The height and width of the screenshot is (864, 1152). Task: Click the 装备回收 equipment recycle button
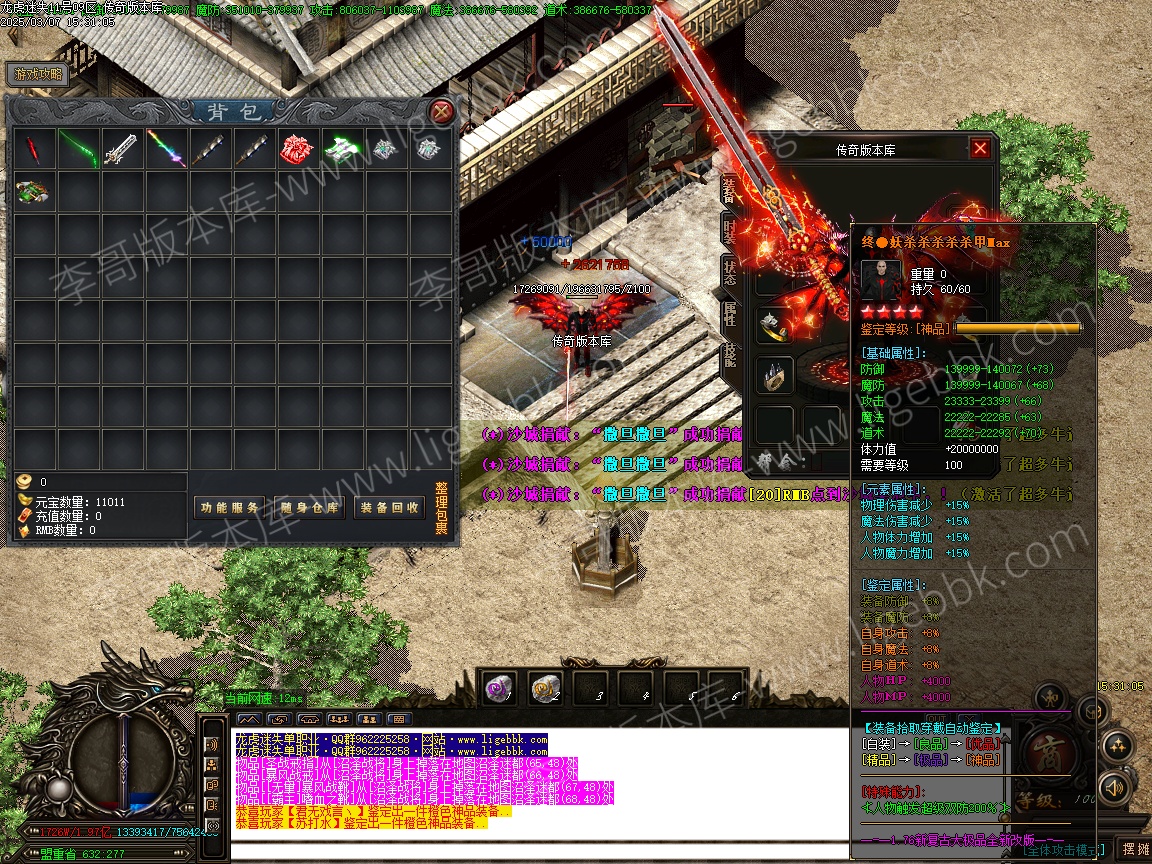390,508
